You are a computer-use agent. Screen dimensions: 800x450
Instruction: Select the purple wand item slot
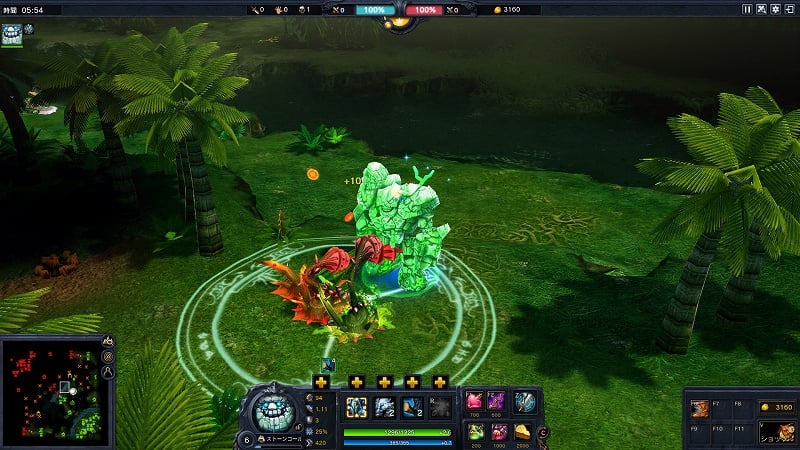click(x=497, y=401)
